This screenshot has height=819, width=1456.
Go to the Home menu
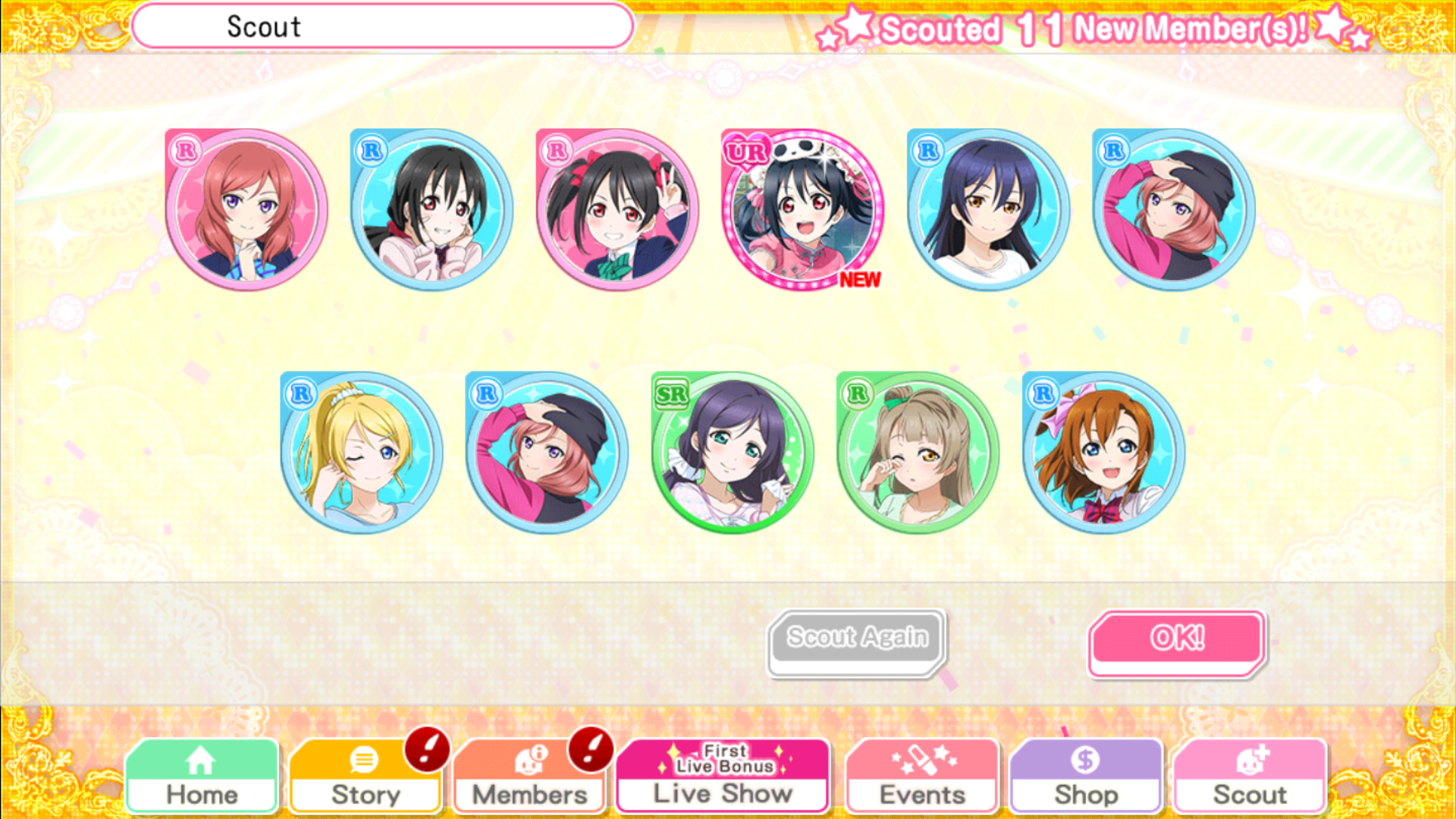point(202,777)
